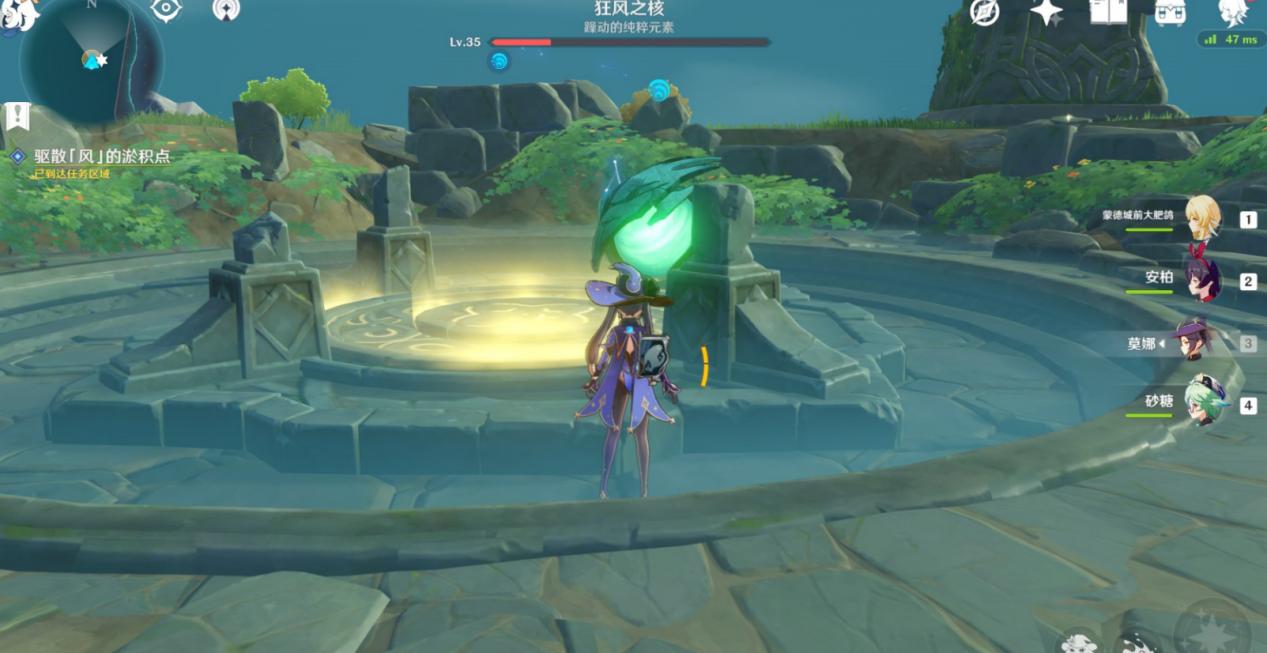The width and height of the screenshot is (1267, 653).
Task: Switch to party member 砂糖
Action: pyautogui.click(x=1203, y=404)
